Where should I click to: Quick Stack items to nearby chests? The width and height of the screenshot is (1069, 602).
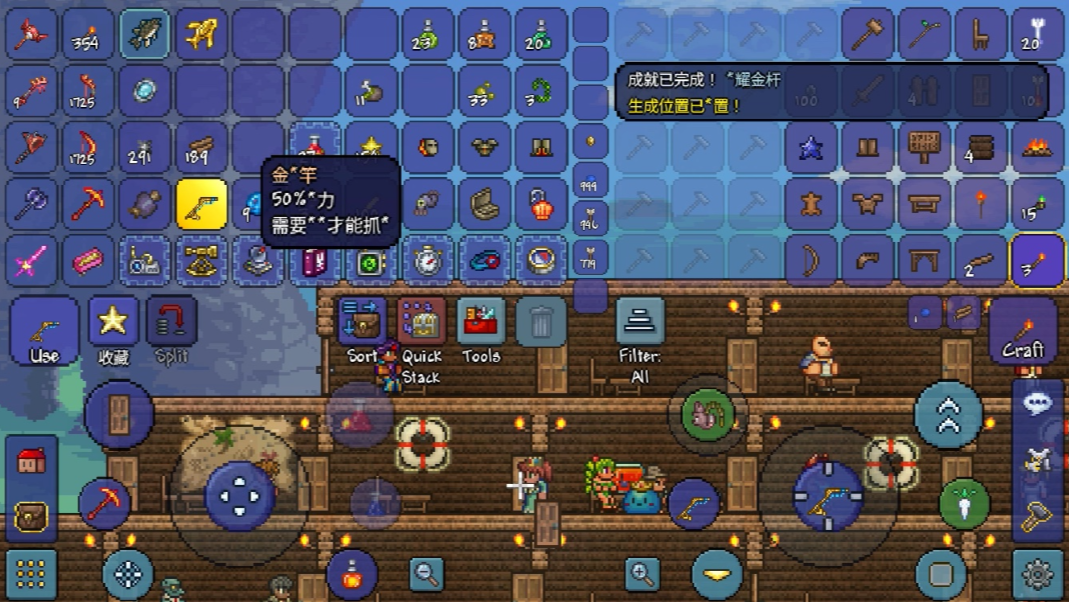(421, 327)
